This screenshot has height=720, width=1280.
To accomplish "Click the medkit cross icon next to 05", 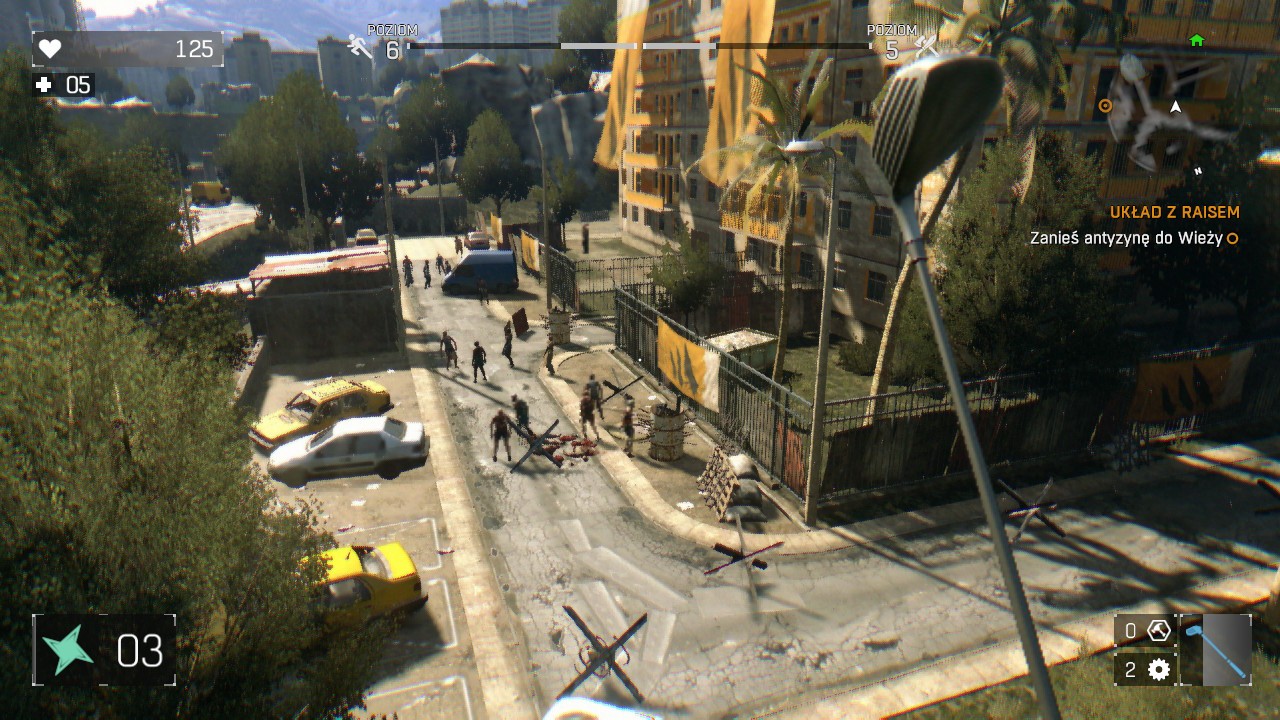I will click(42, 85).
